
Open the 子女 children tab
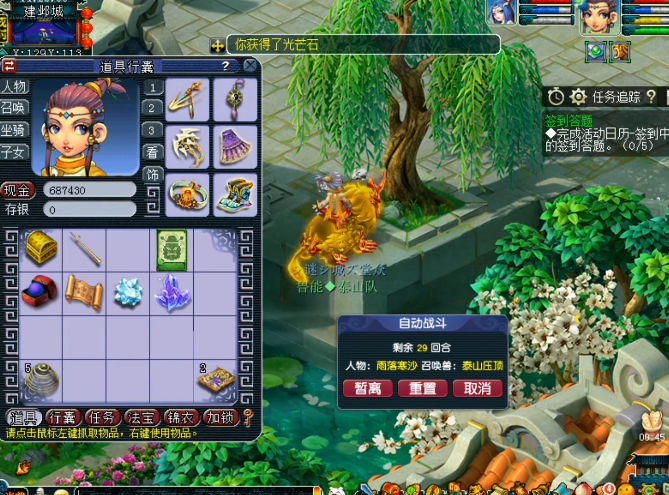[13, 152]
